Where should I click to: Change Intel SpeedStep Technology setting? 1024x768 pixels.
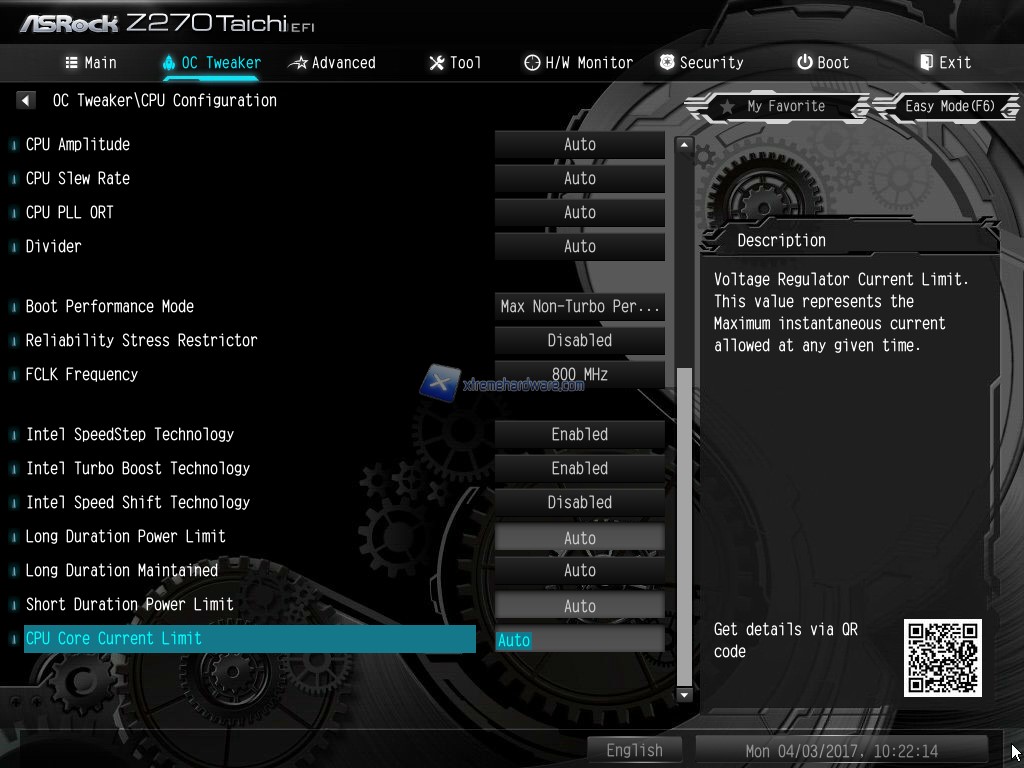579,435
